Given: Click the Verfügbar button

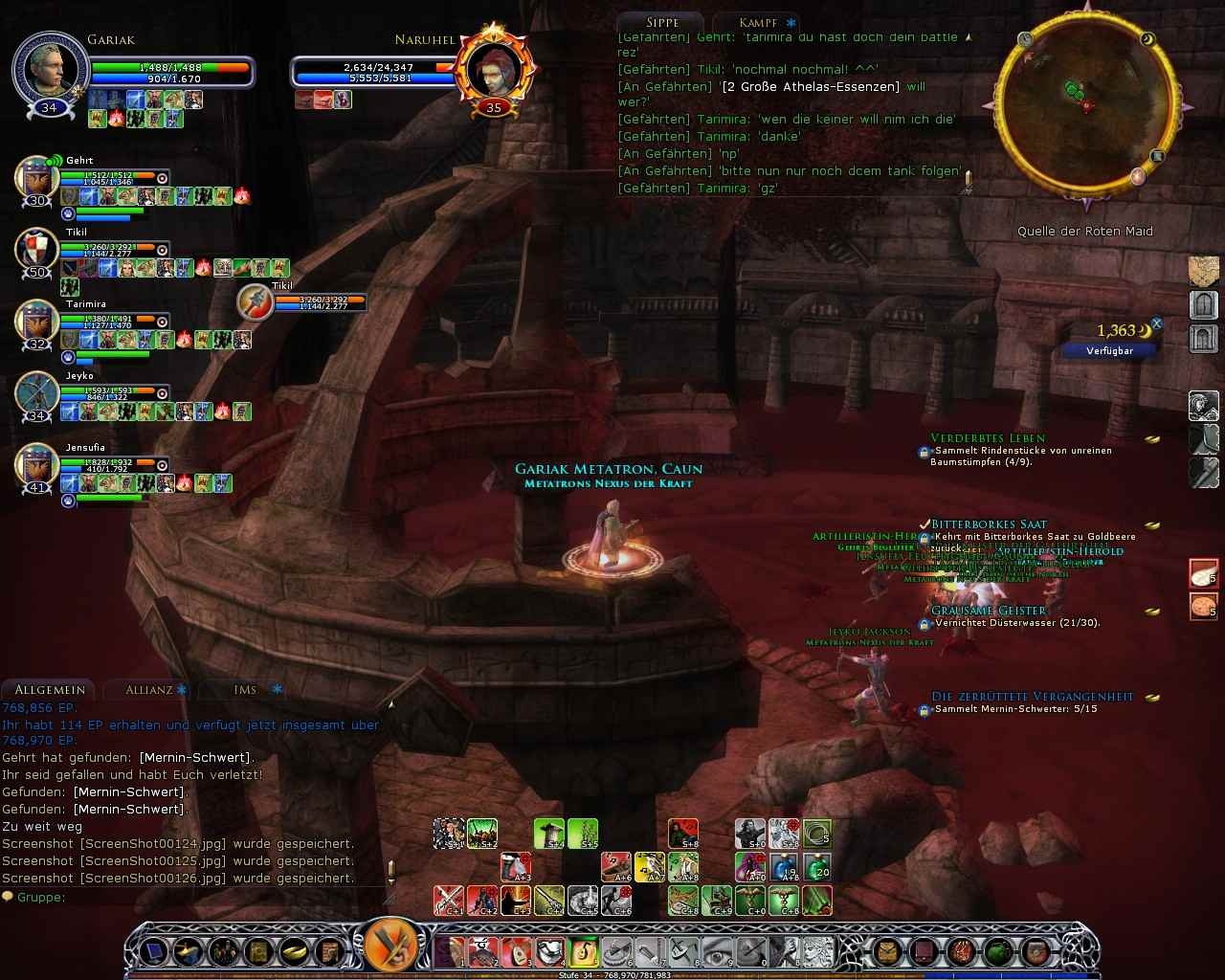Looking at the screenshot, I should coord(1109,351).
